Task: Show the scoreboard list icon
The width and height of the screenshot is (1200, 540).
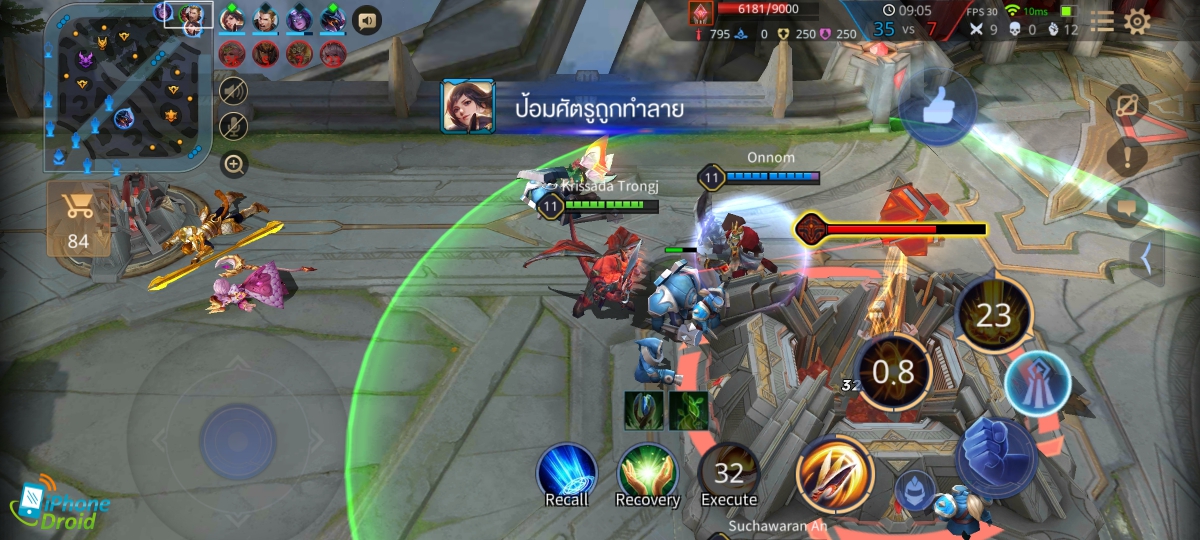Action: pyautogui.click(x=1101, y=22)
